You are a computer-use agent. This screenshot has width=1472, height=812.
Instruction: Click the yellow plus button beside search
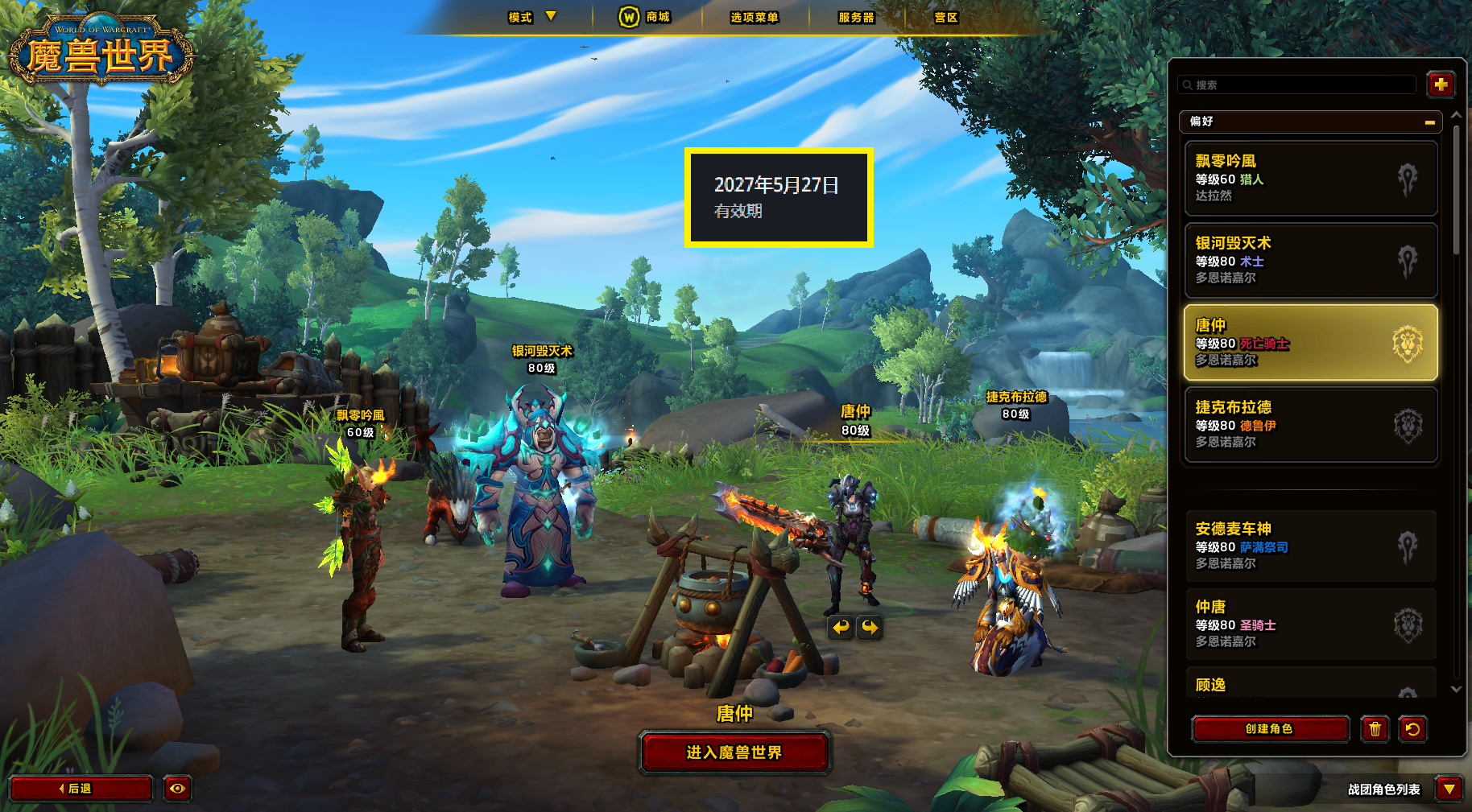point(1440,84)
